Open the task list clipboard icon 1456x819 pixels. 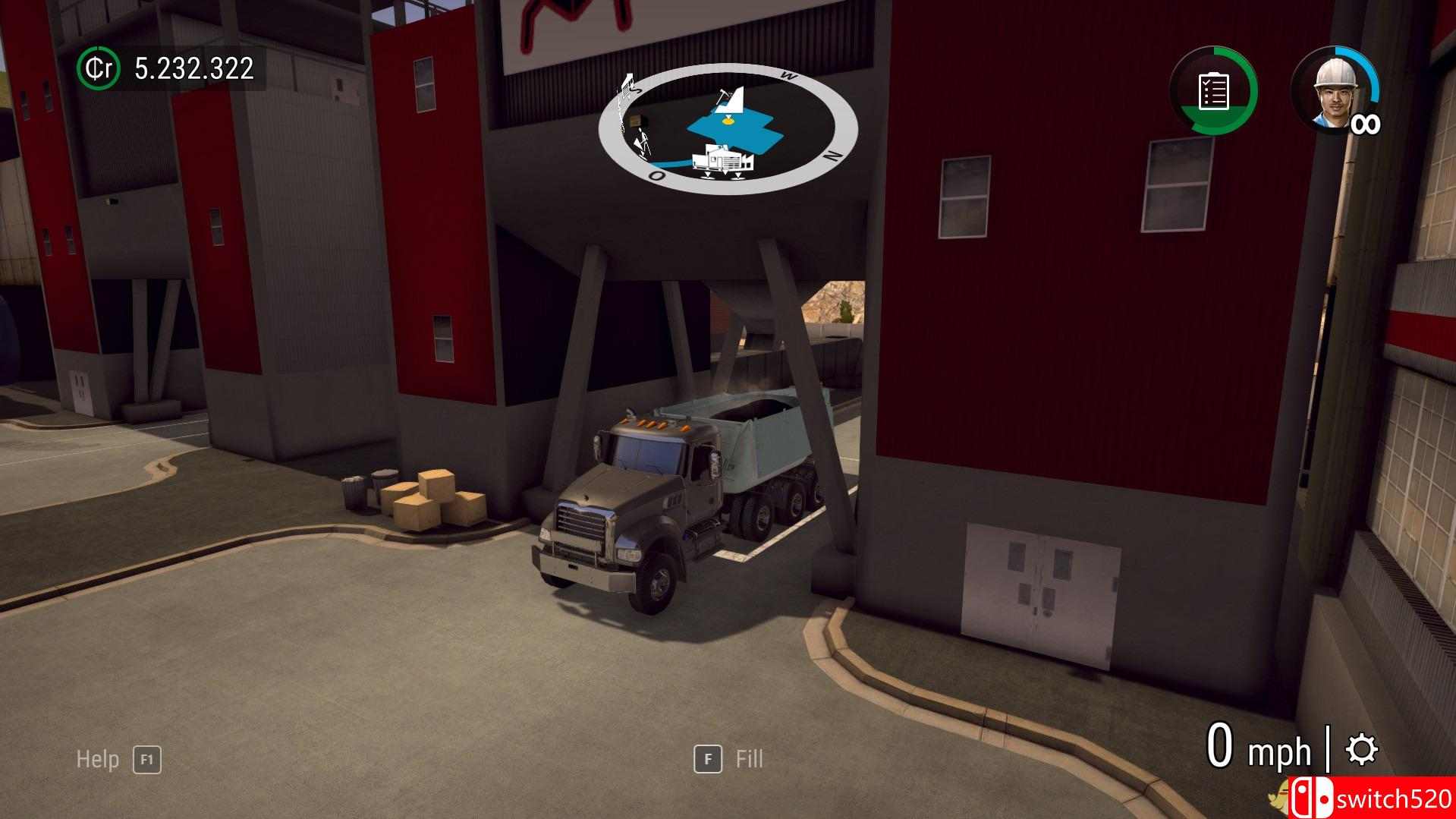(1212, 91)
